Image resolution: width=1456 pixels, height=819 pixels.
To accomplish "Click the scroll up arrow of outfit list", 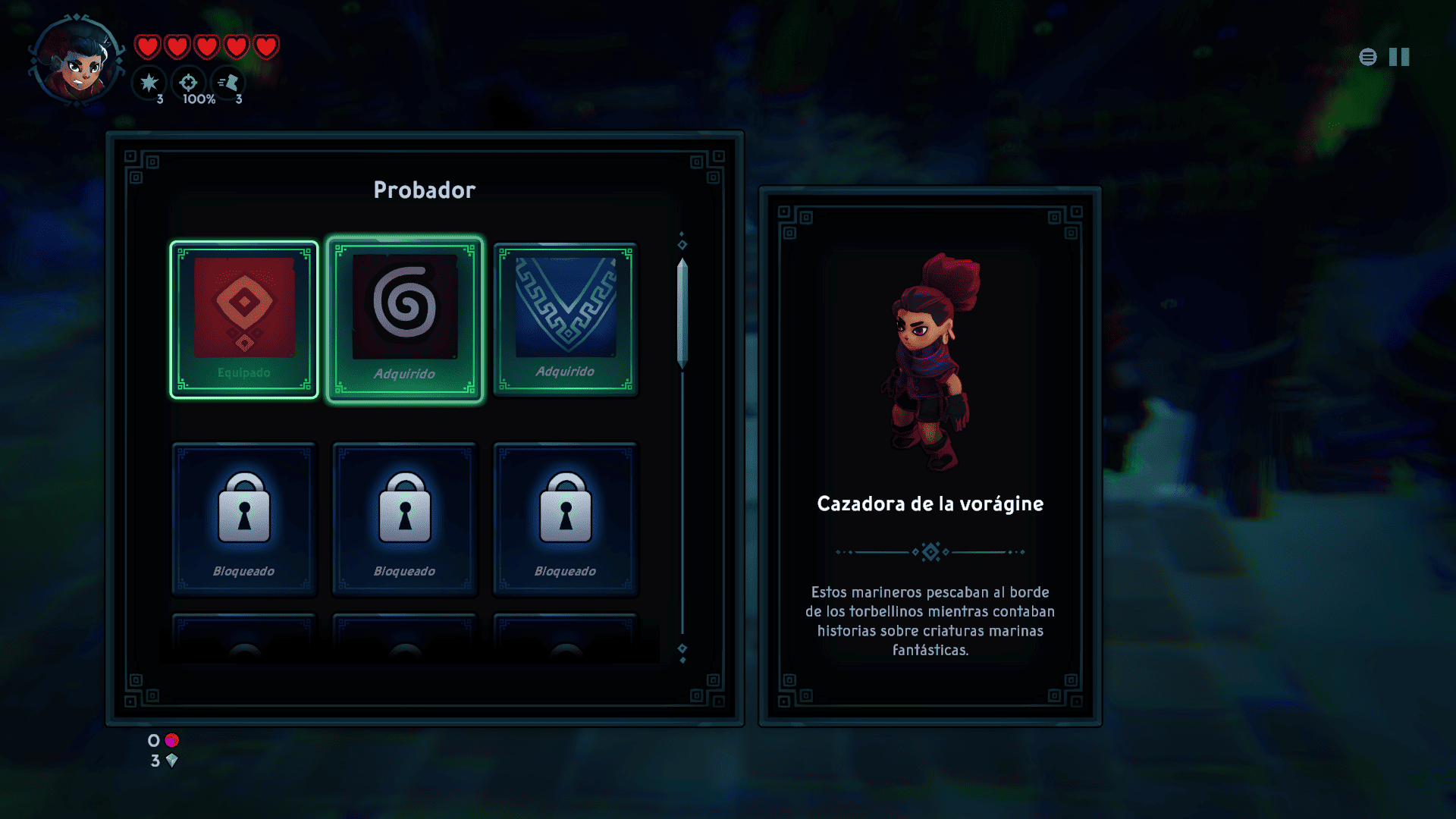I will coord(682,242).
